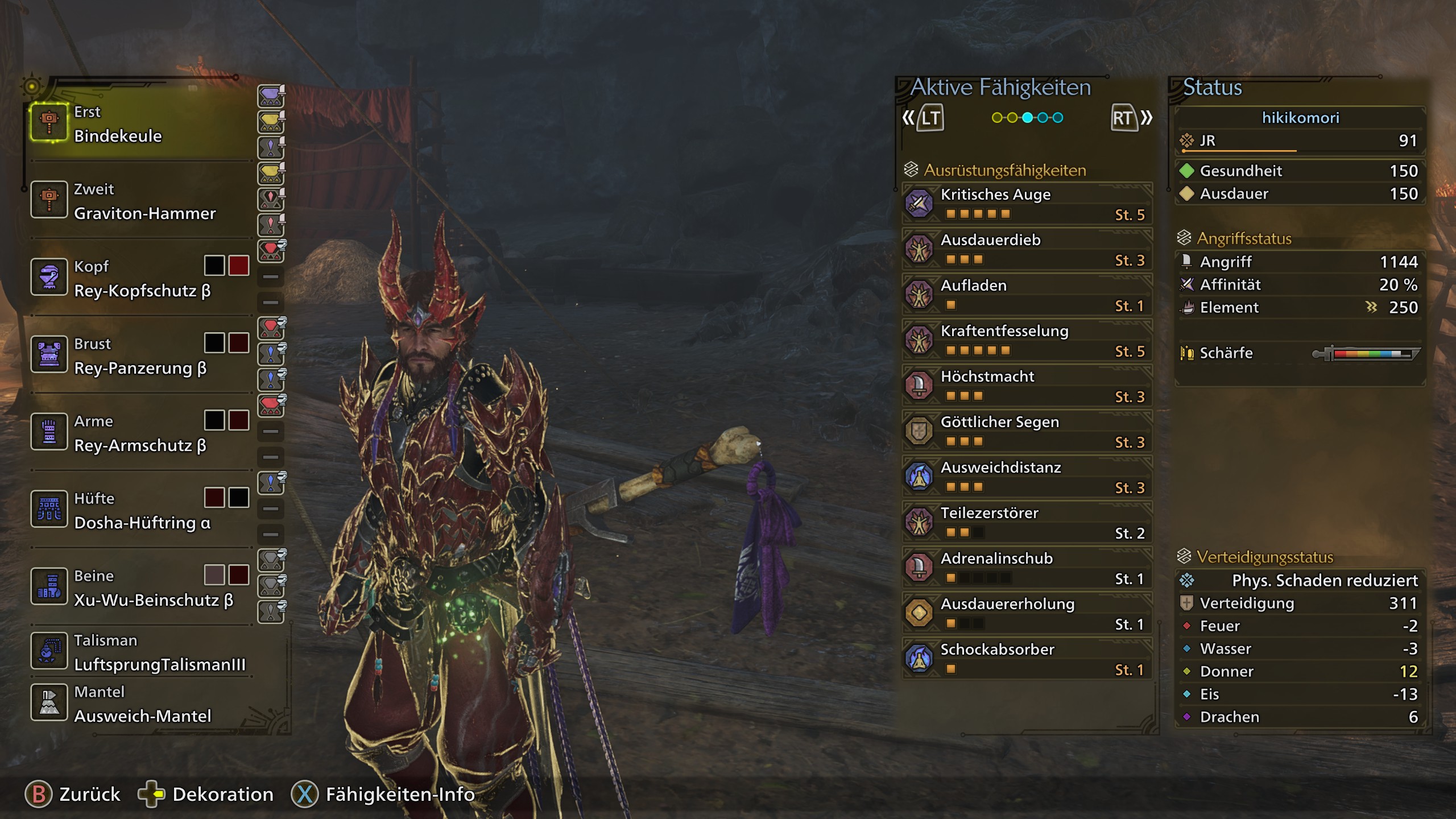Click the Zurück back option

[73, 795]
